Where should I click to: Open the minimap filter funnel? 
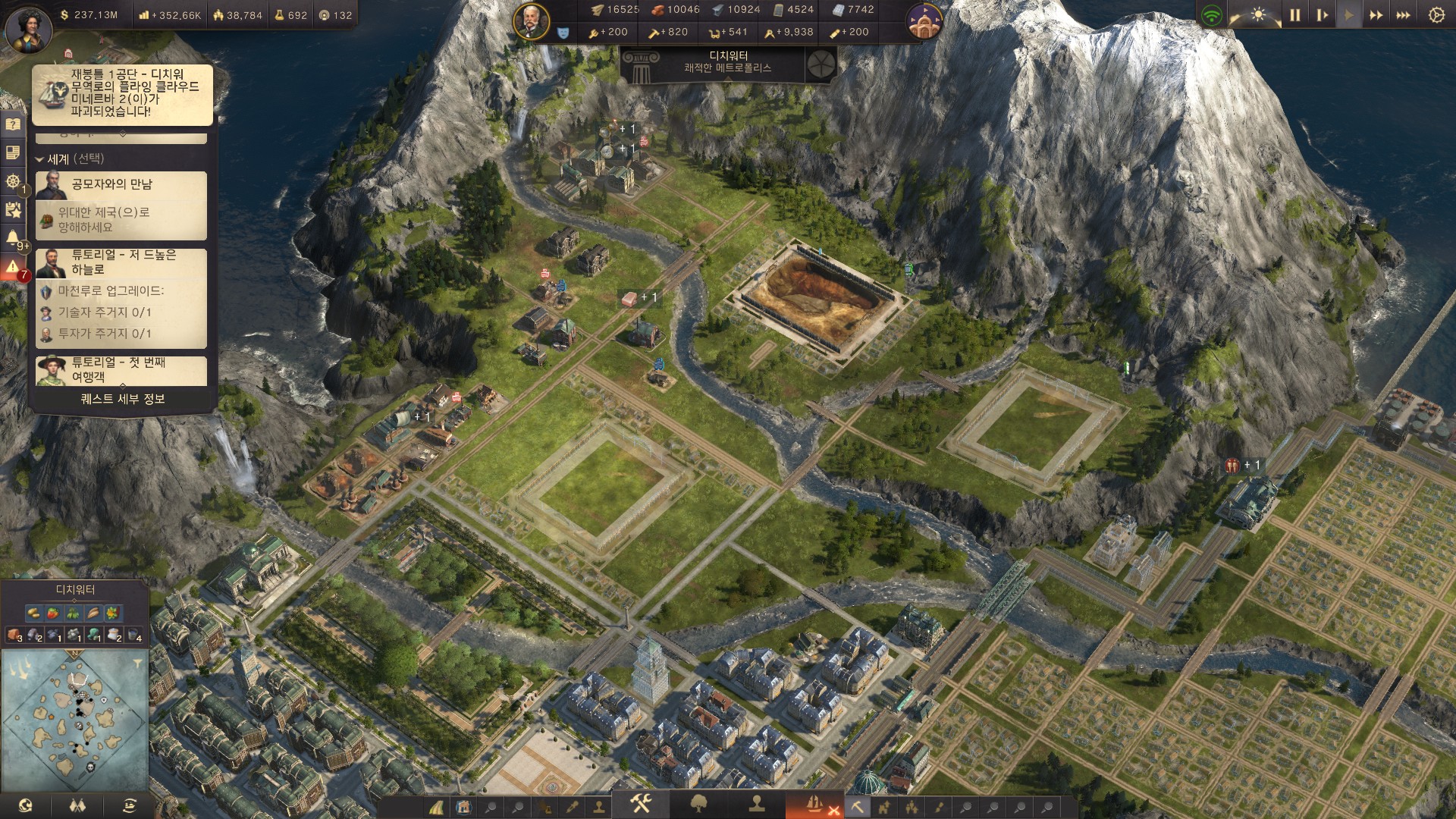[137, 664]
